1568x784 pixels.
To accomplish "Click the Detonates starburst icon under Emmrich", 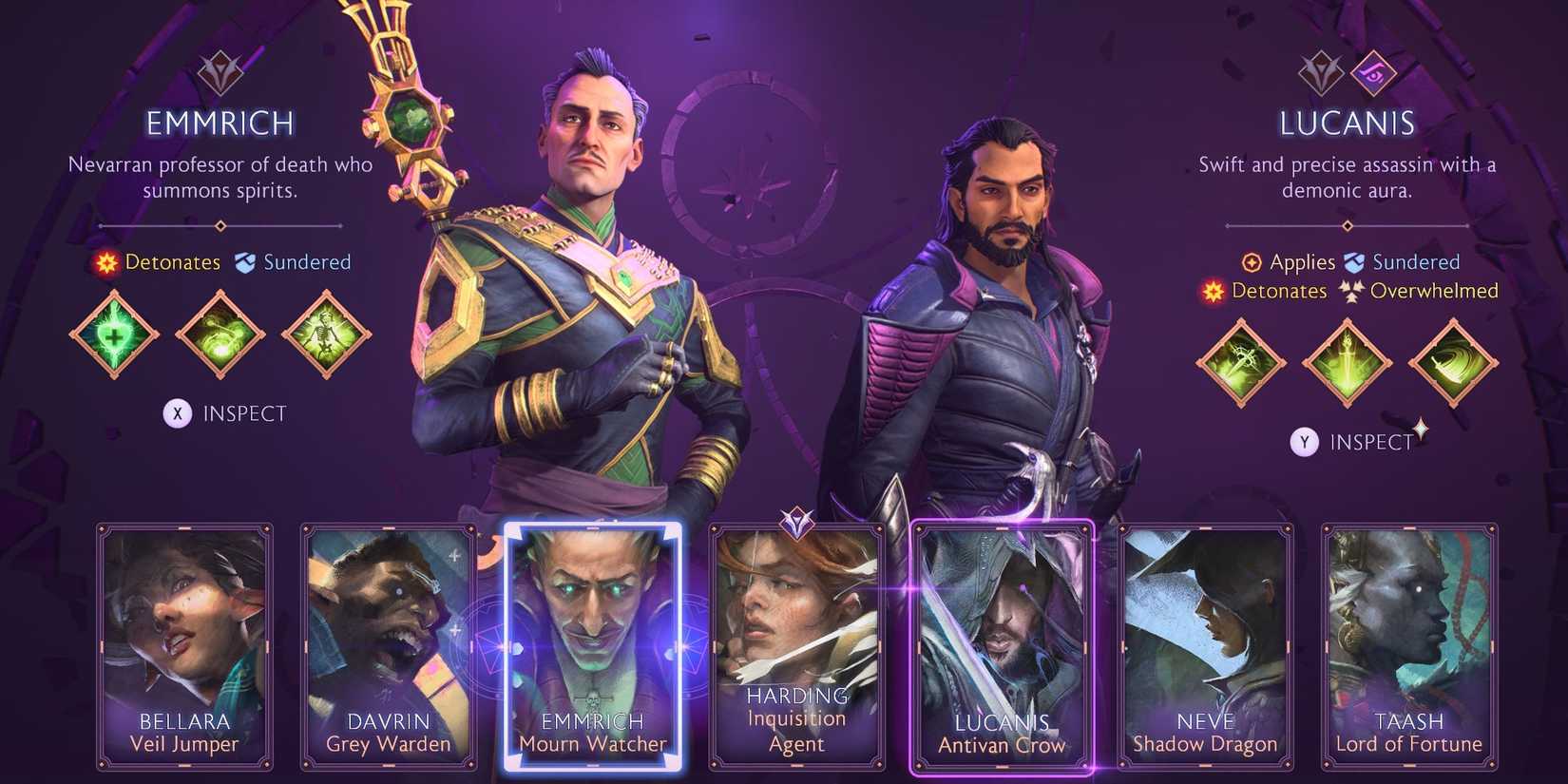I will click(107, 262).
